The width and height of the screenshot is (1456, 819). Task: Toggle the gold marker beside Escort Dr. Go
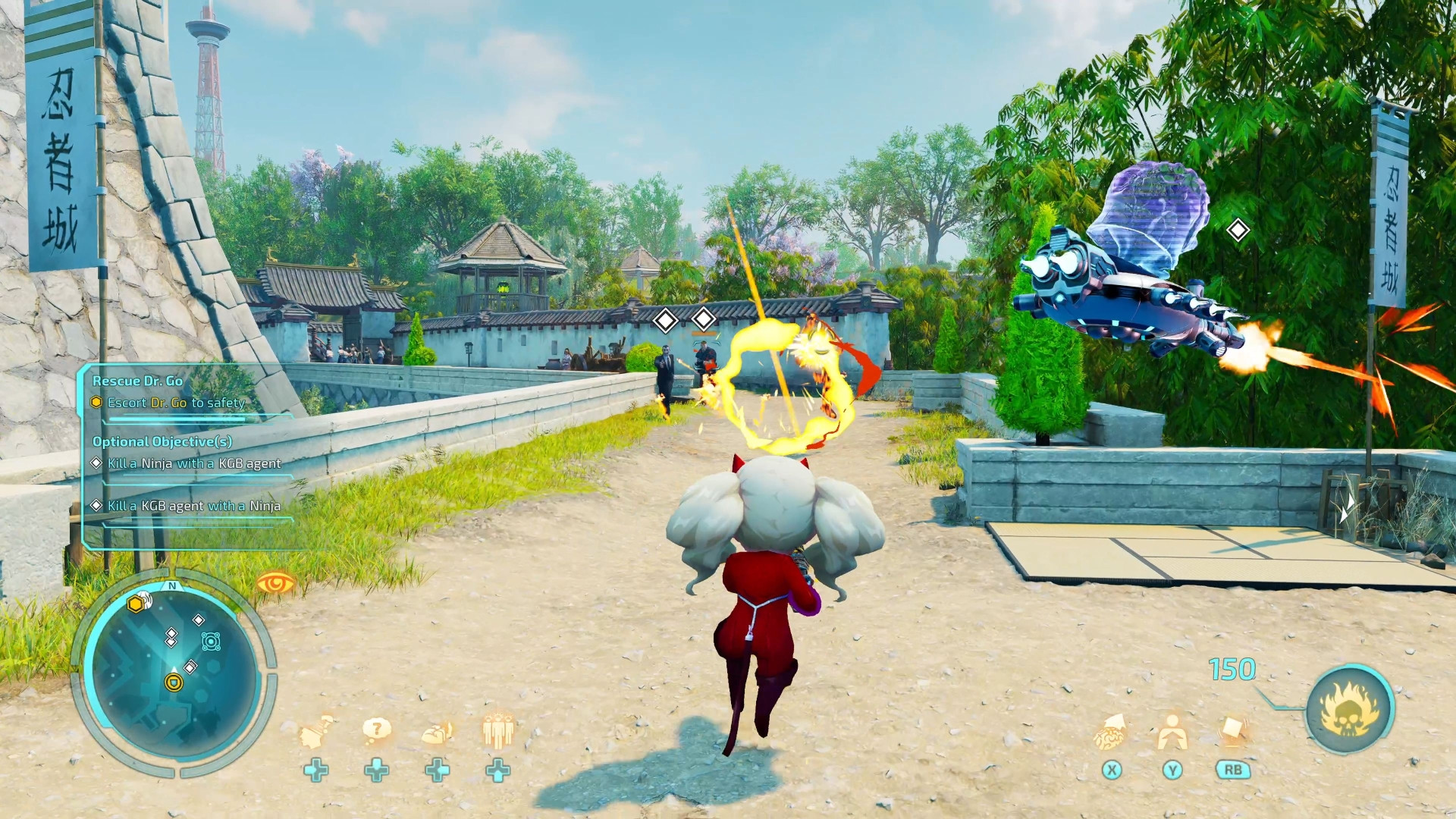[95, 403]
